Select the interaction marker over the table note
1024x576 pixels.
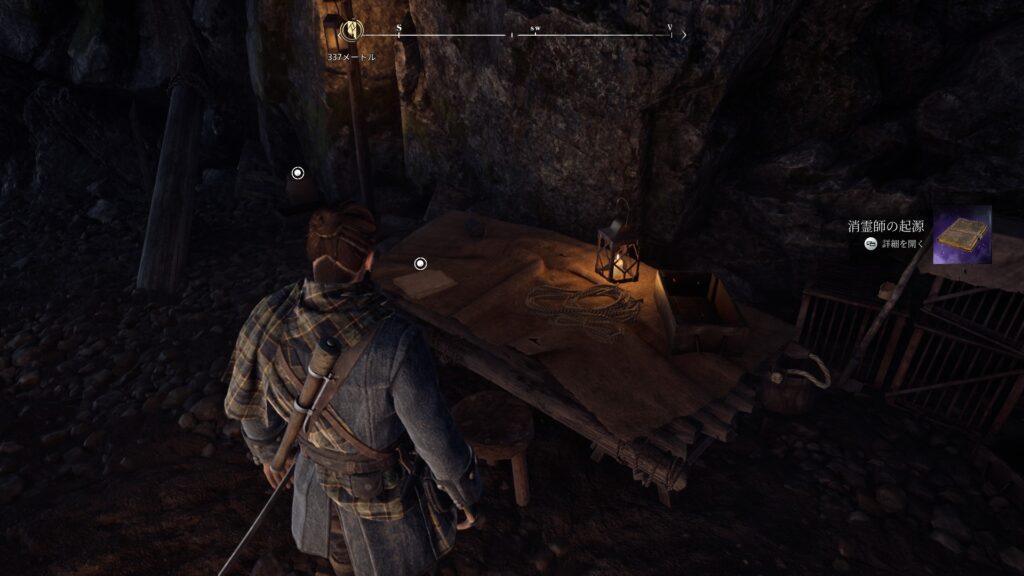tap(420, 264)
